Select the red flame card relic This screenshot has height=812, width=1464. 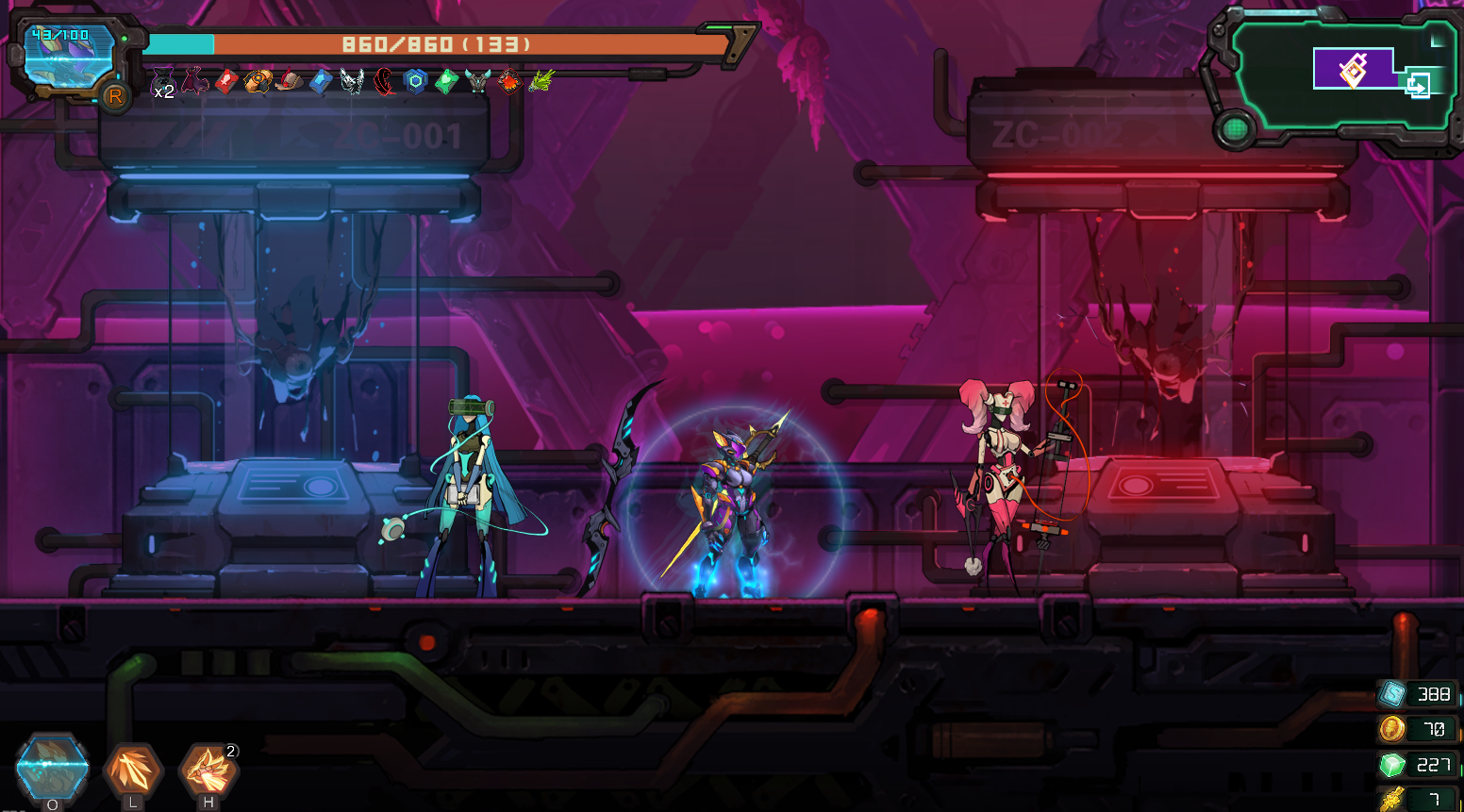click(509, 82)
